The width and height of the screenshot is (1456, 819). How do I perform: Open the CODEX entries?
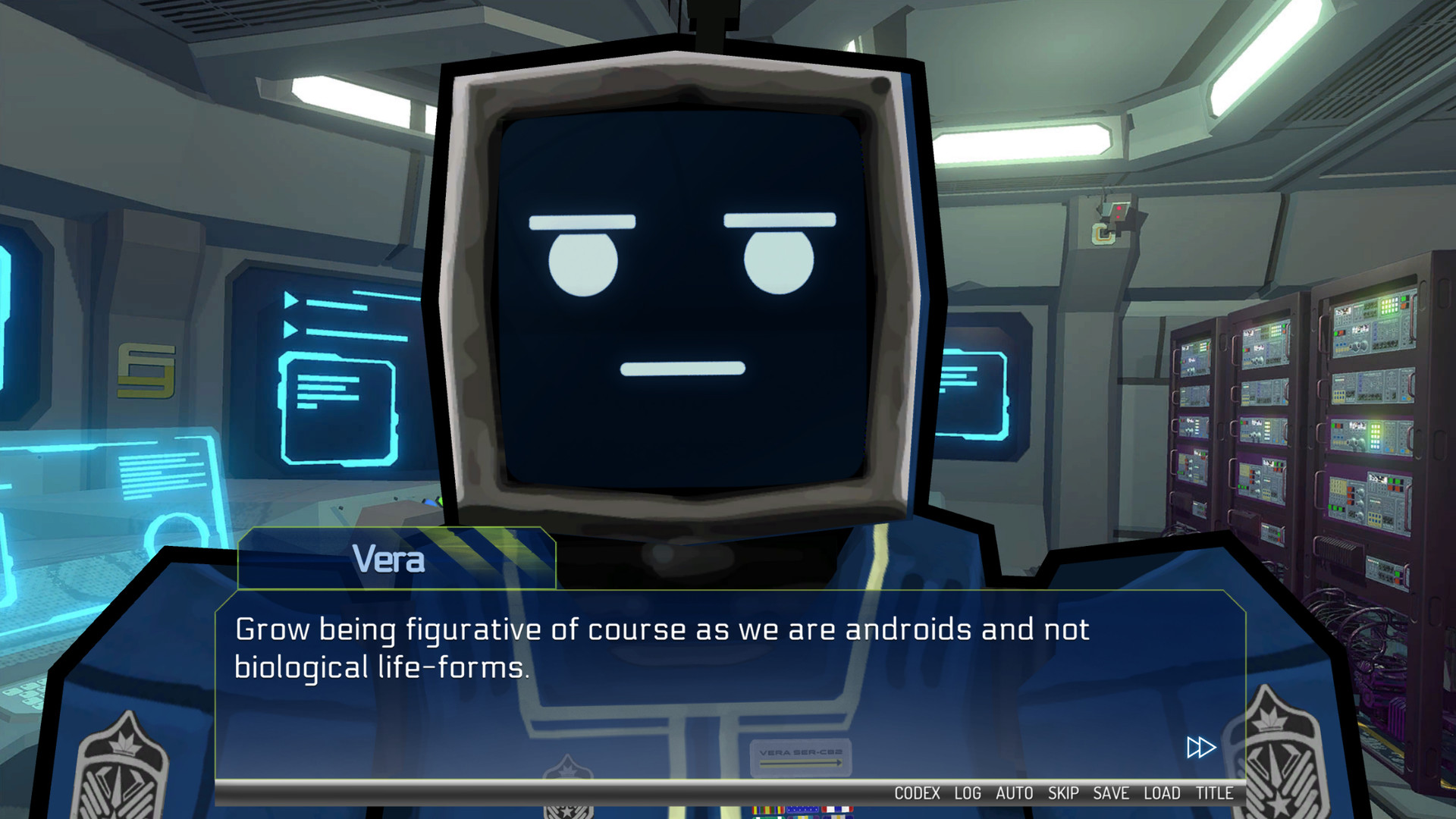click(917, 793)
